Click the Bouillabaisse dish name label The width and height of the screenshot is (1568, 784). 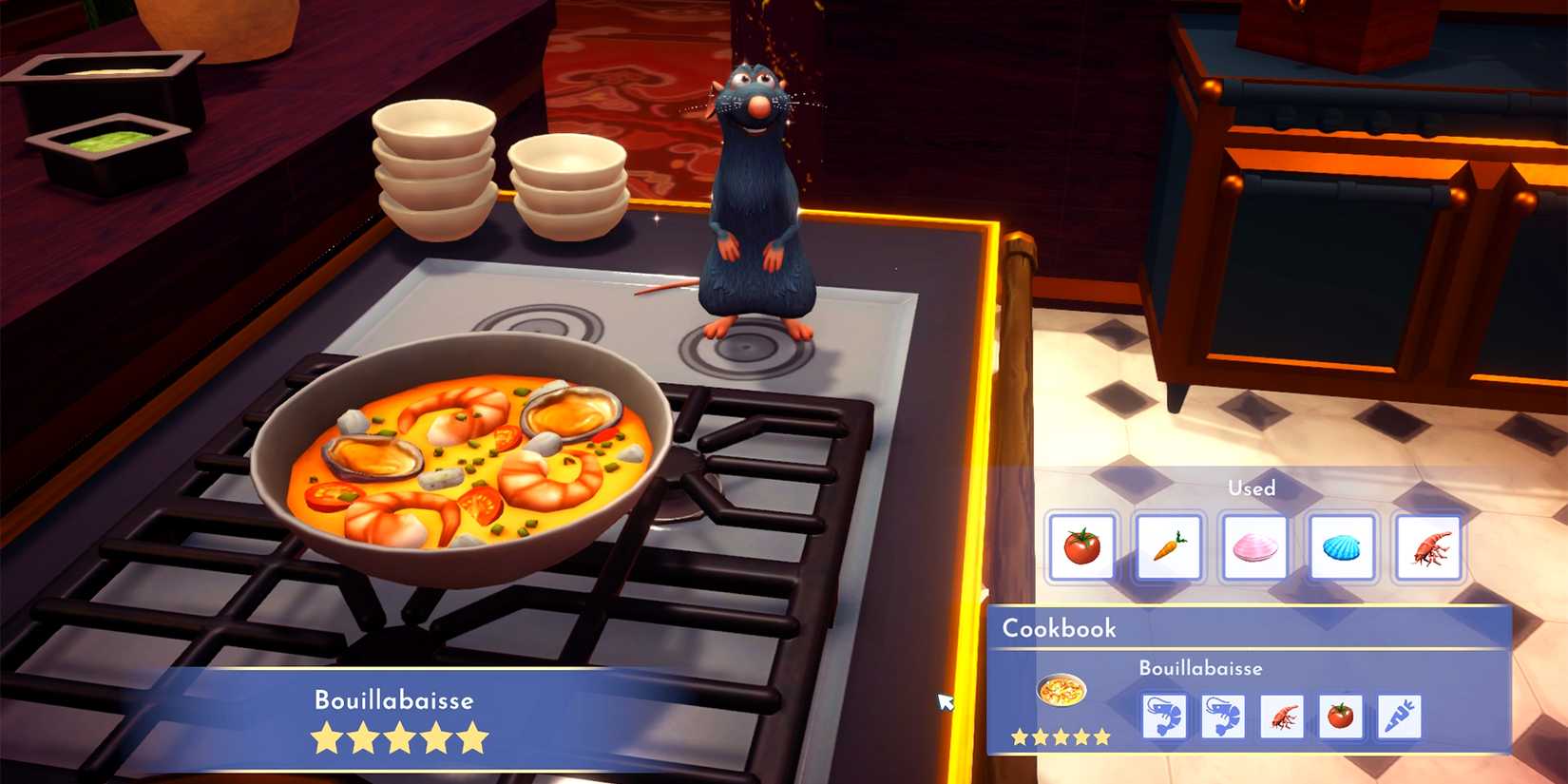[x=394, y=700]
